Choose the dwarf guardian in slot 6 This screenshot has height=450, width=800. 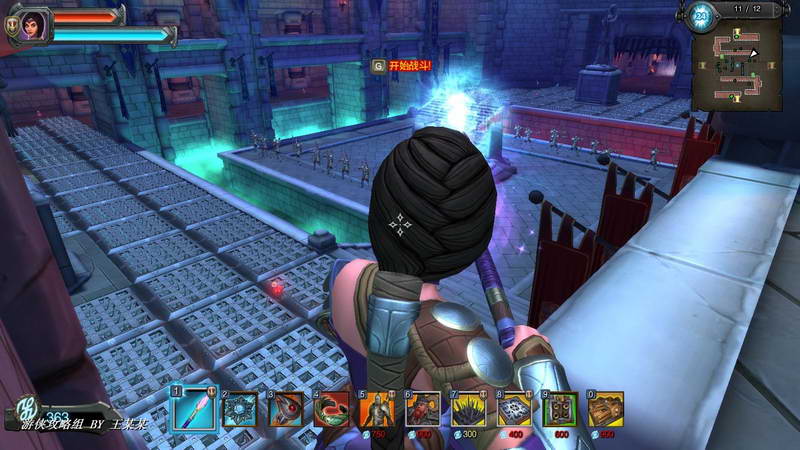point(423,409)
